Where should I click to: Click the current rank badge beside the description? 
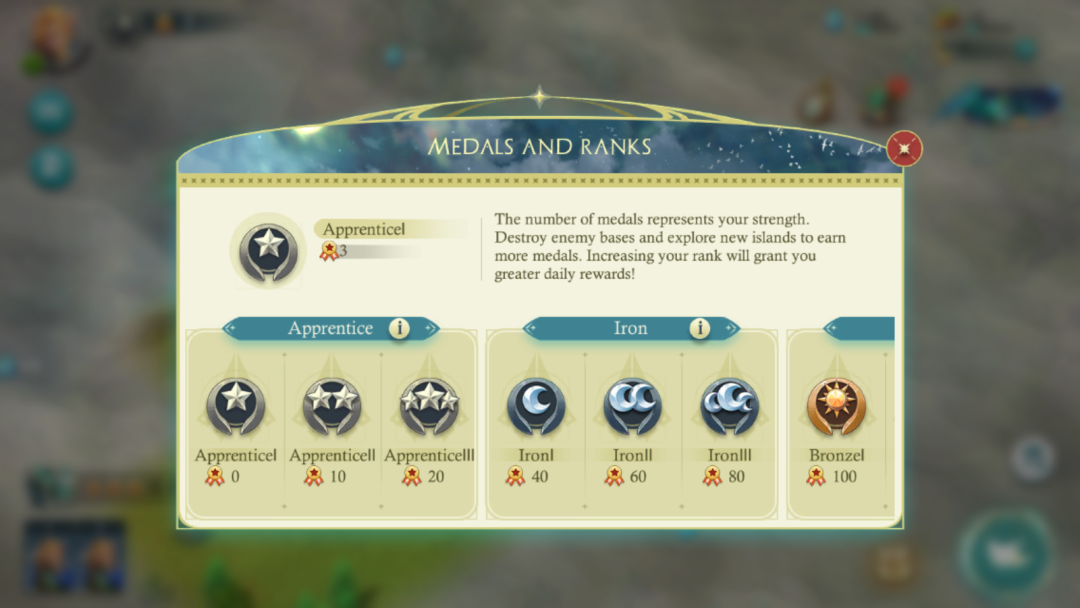pyautogui.click(x=267, y=250)
